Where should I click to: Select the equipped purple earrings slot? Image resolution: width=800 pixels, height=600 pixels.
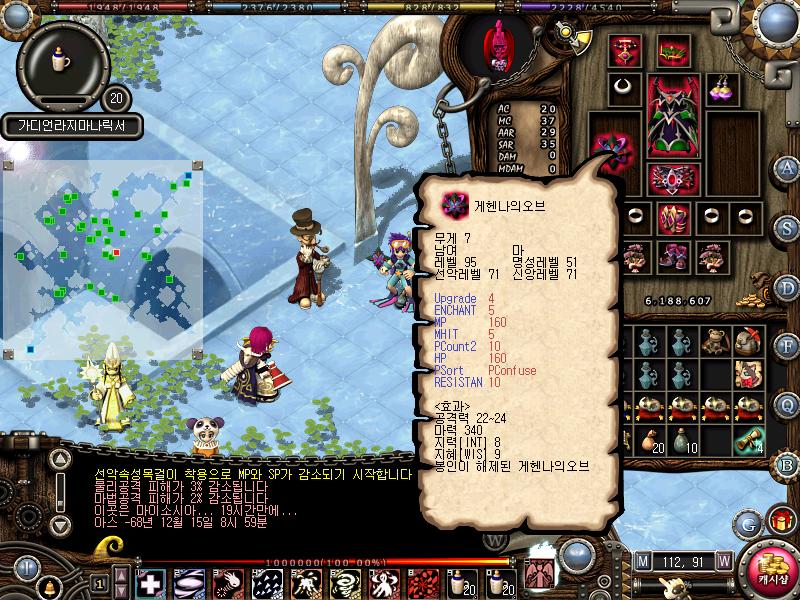click(x=723, y=88)
